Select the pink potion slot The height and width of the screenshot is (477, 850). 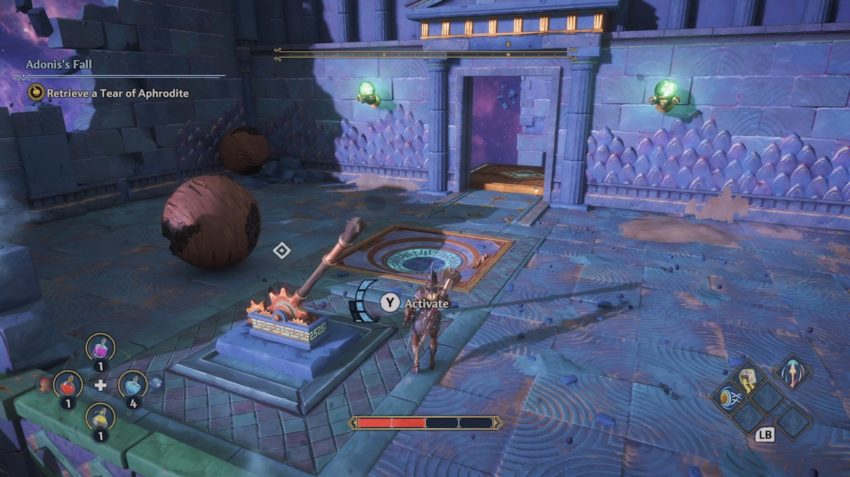coord(100,347)
